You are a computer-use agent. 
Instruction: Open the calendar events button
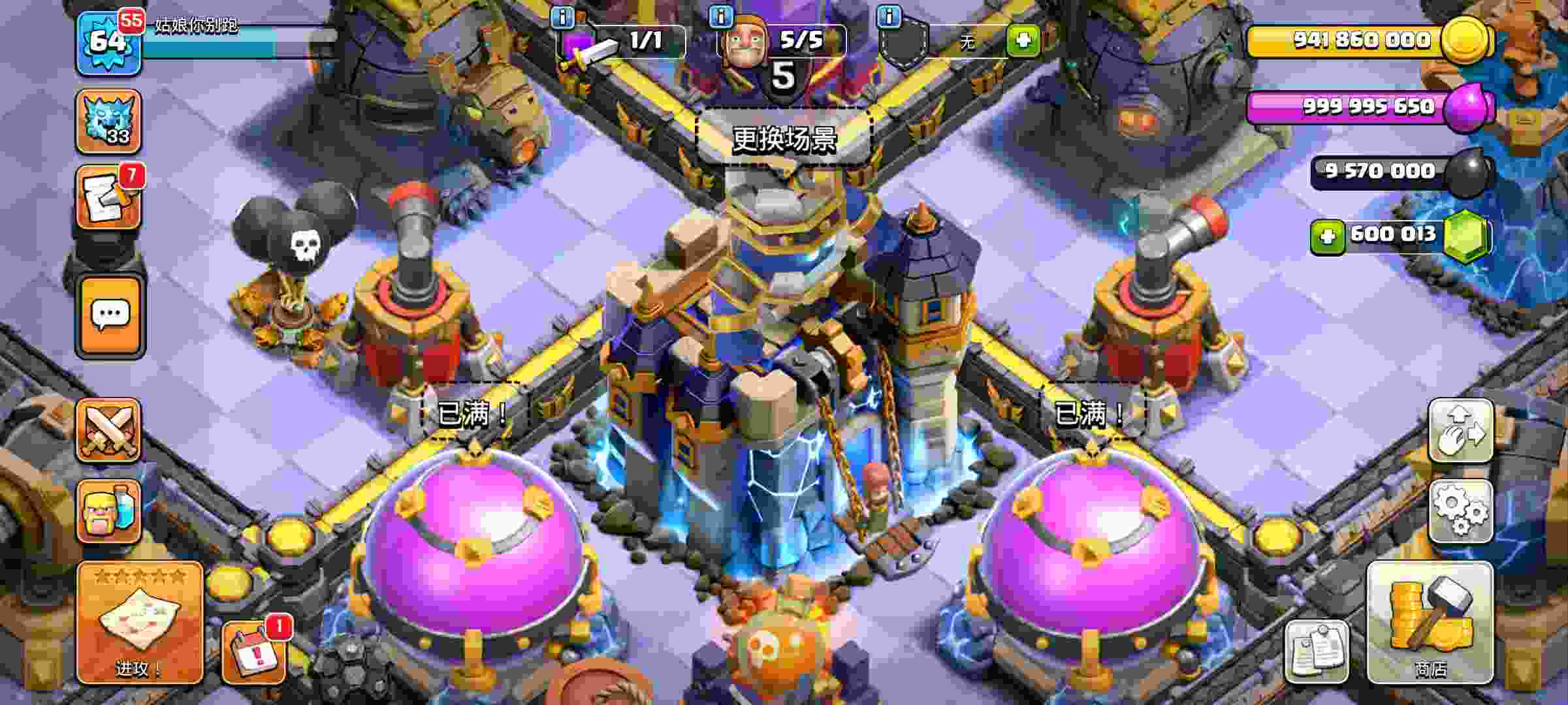click(x=253, y=652)
